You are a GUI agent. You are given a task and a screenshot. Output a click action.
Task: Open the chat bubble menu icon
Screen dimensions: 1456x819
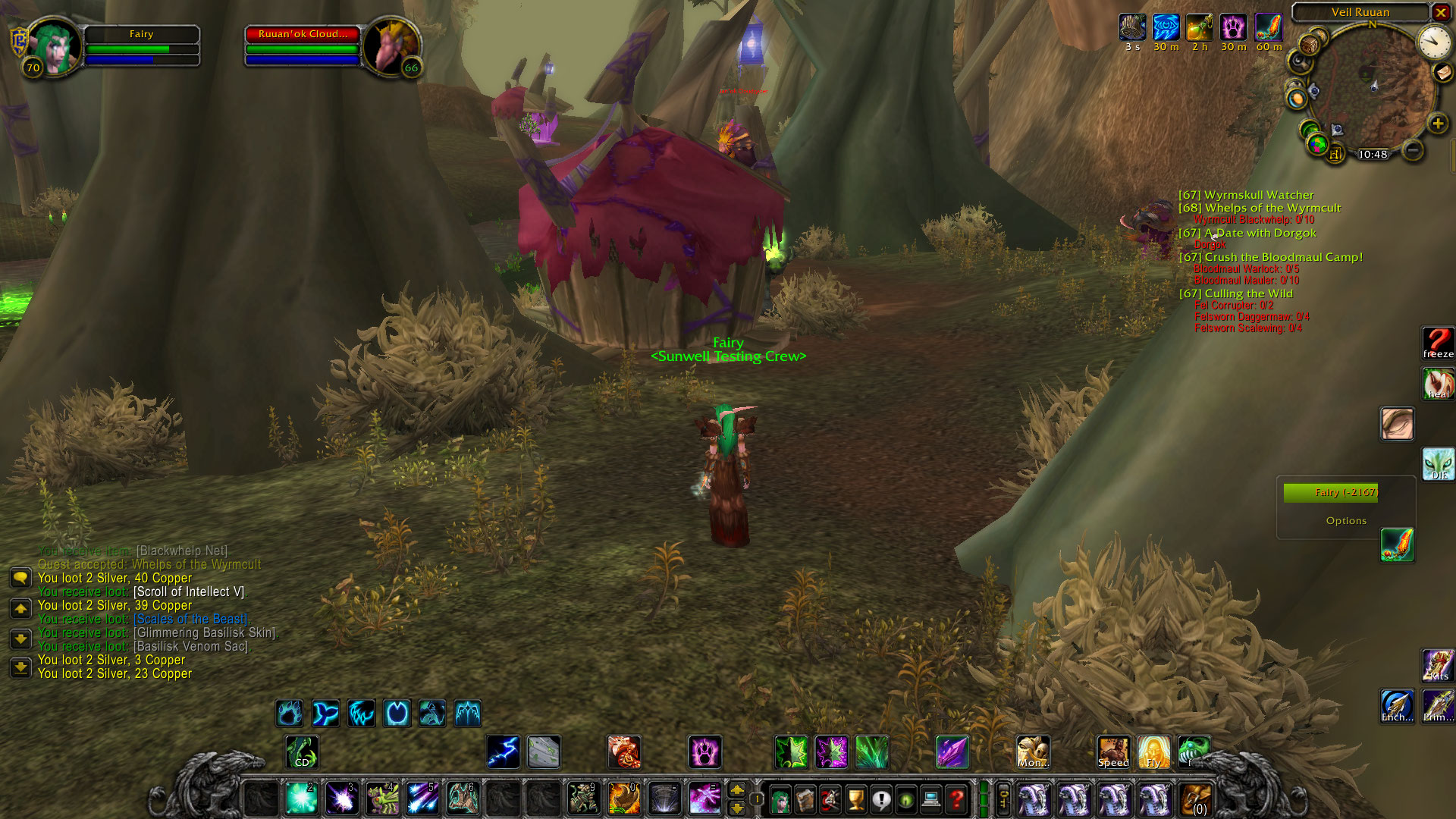[x=19, y=579]
